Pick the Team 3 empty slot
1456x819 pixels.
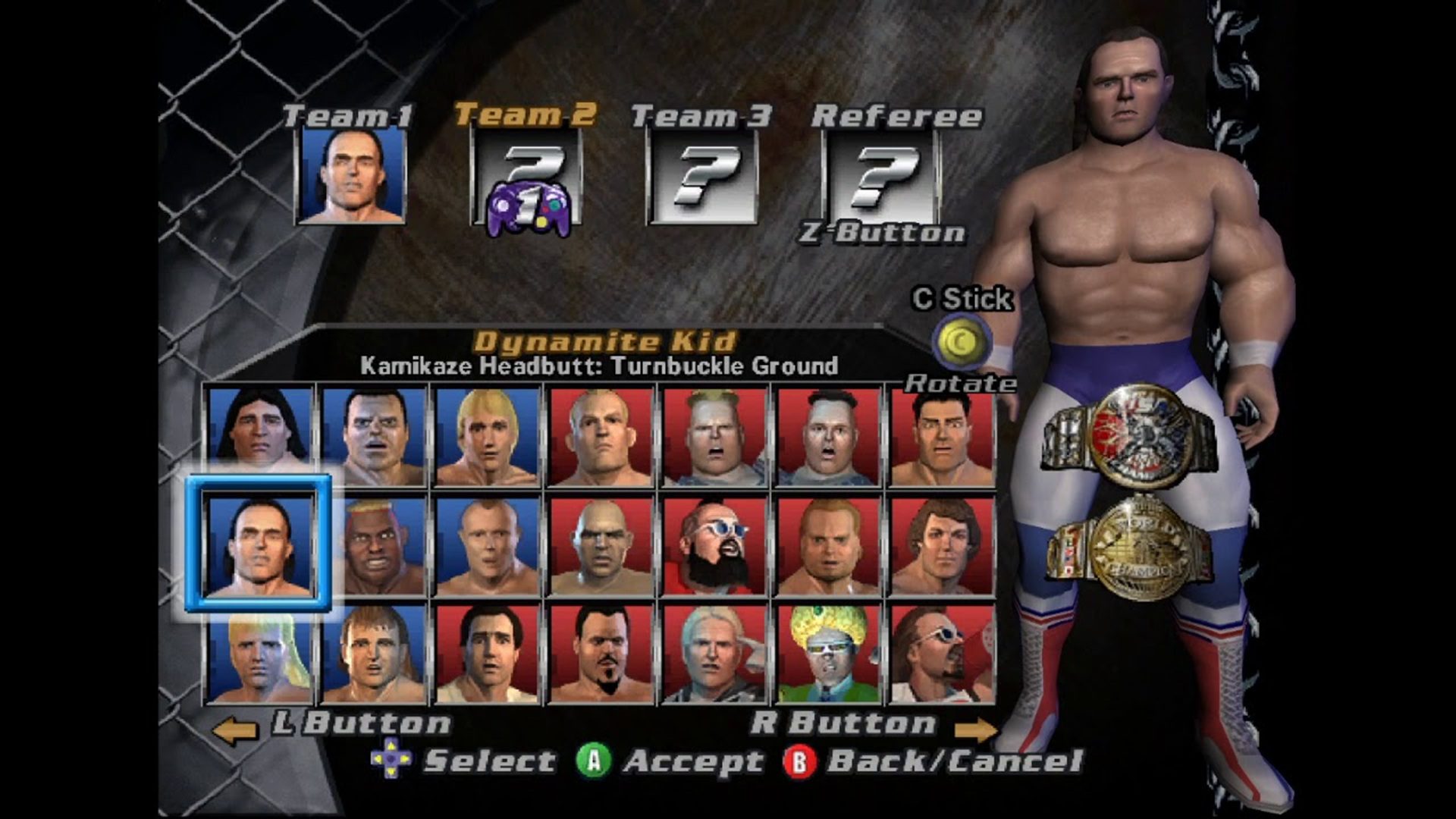pyautogui.click(x=702, y=178)
